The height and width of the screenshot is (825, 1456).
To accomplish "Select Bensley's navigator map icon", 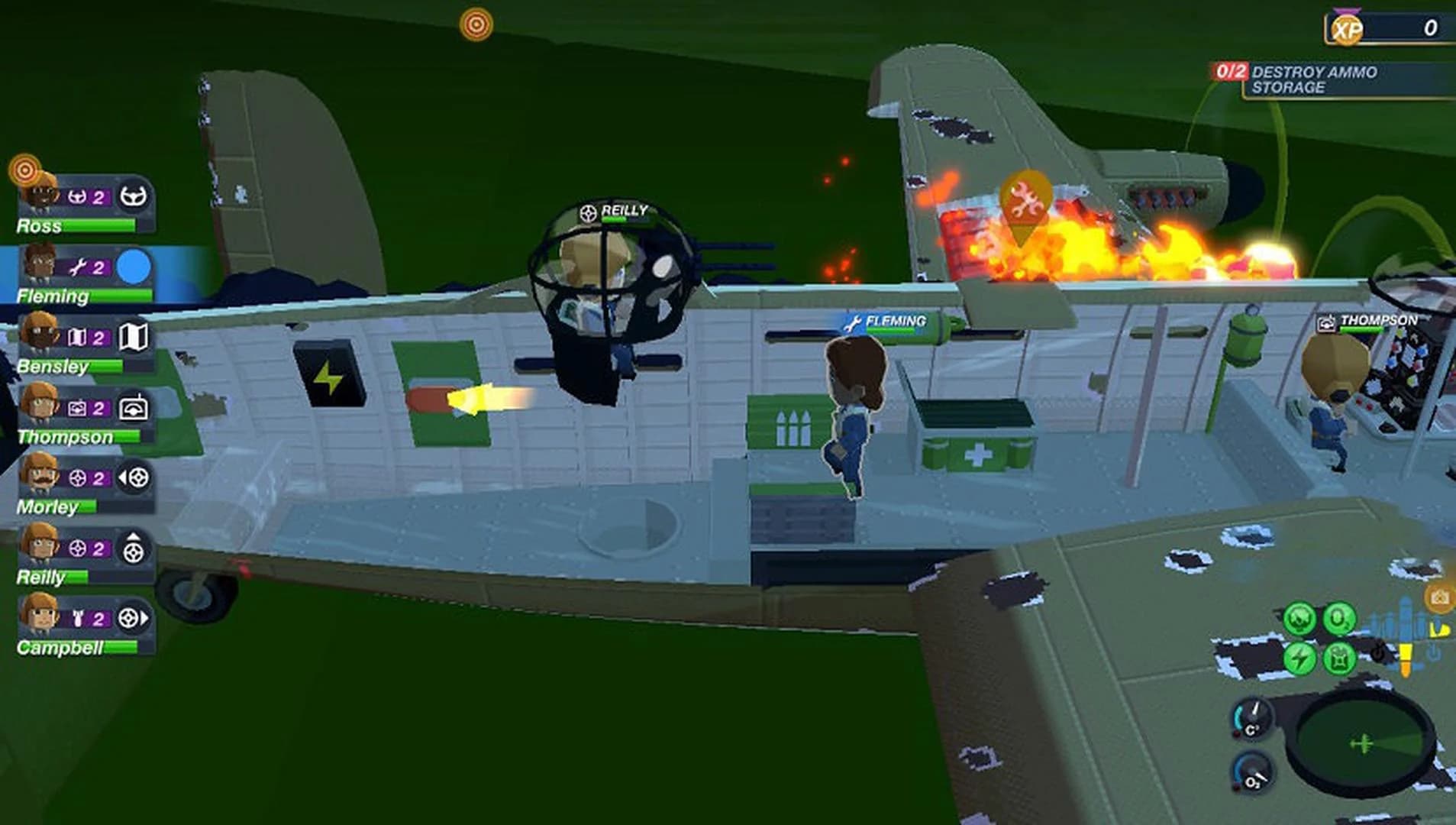I will (x=134, y=336).
